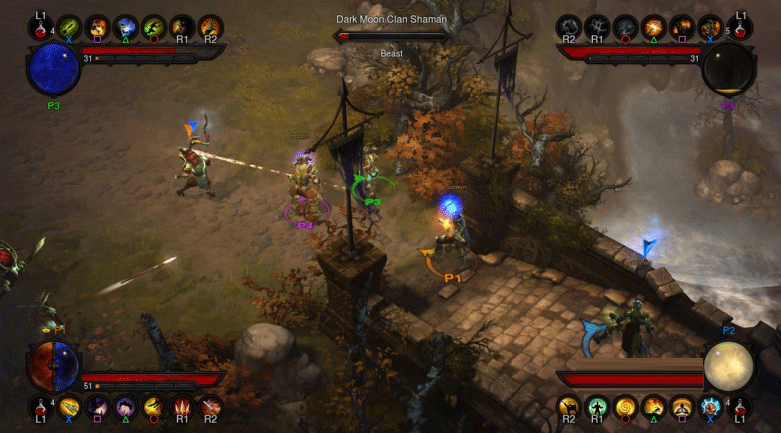Screen dimensions: 781x433
Task: Click P4's burning fire skill icon
Action: (683, 27)
